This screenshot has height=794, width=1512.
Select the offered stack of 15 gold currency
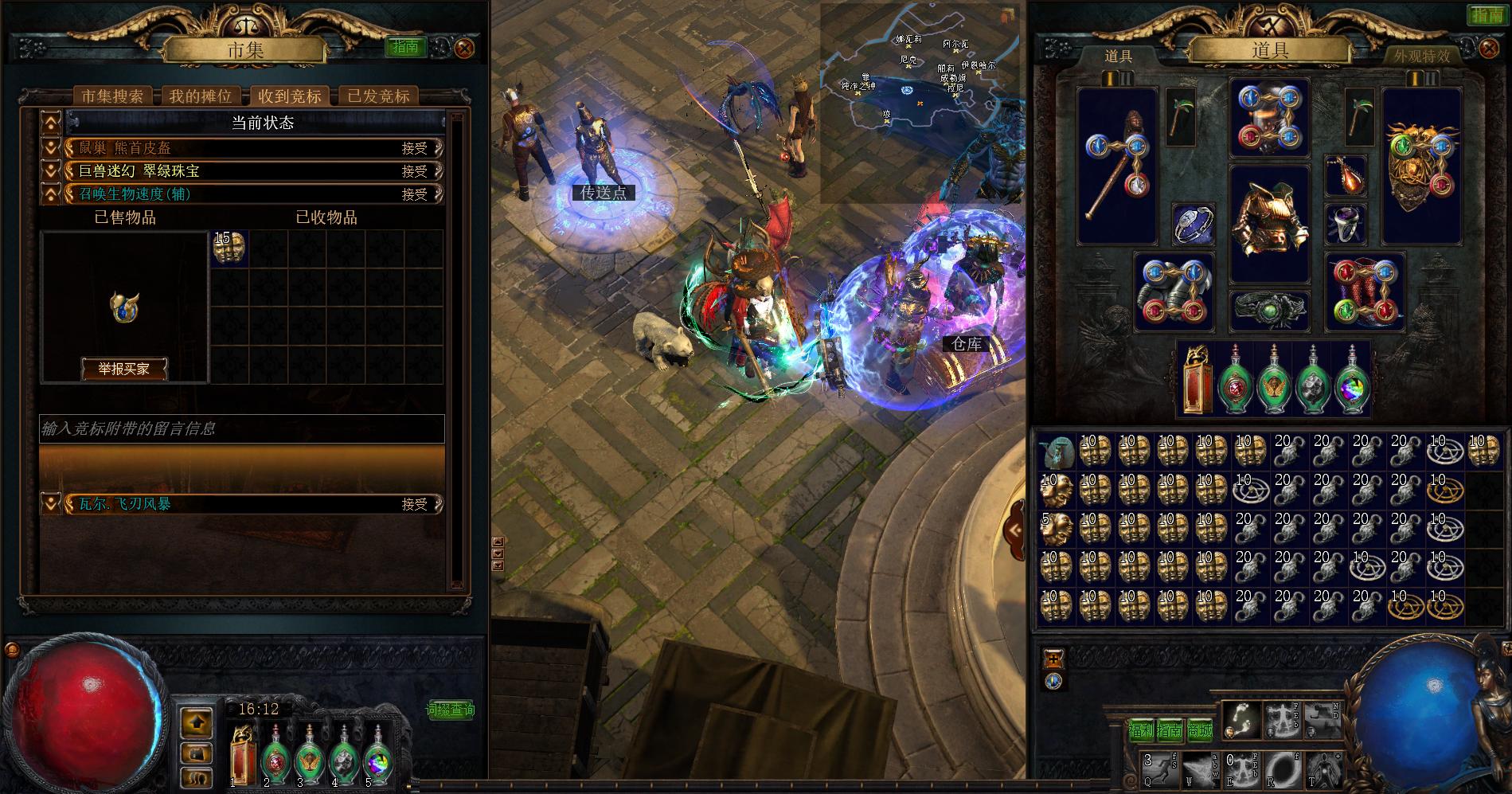(229, 248)
